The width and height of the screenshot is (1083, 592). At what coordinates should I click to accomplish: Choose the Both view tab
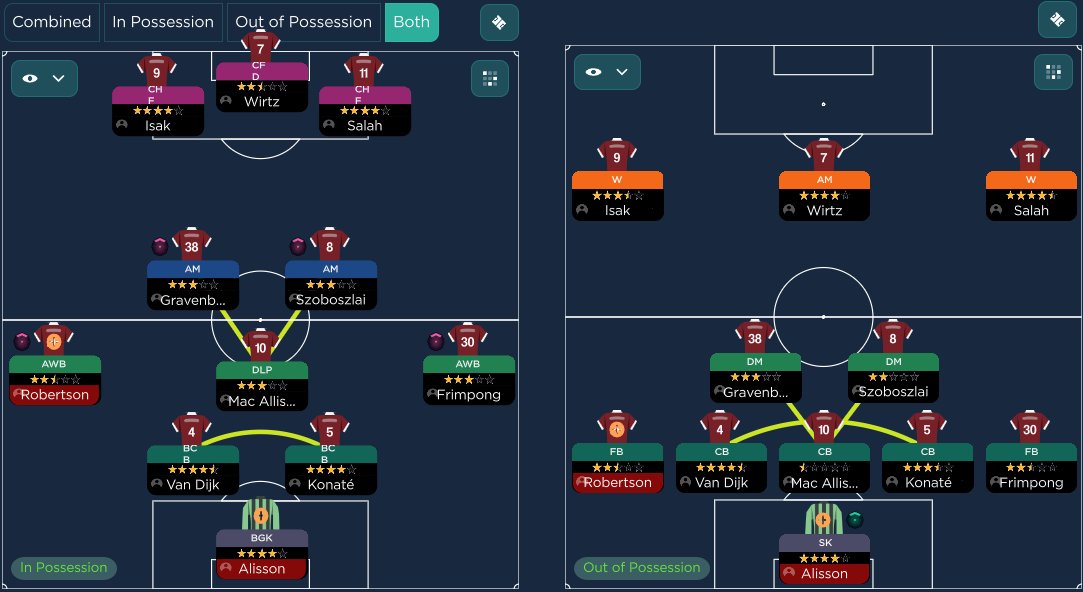point(411,22)
